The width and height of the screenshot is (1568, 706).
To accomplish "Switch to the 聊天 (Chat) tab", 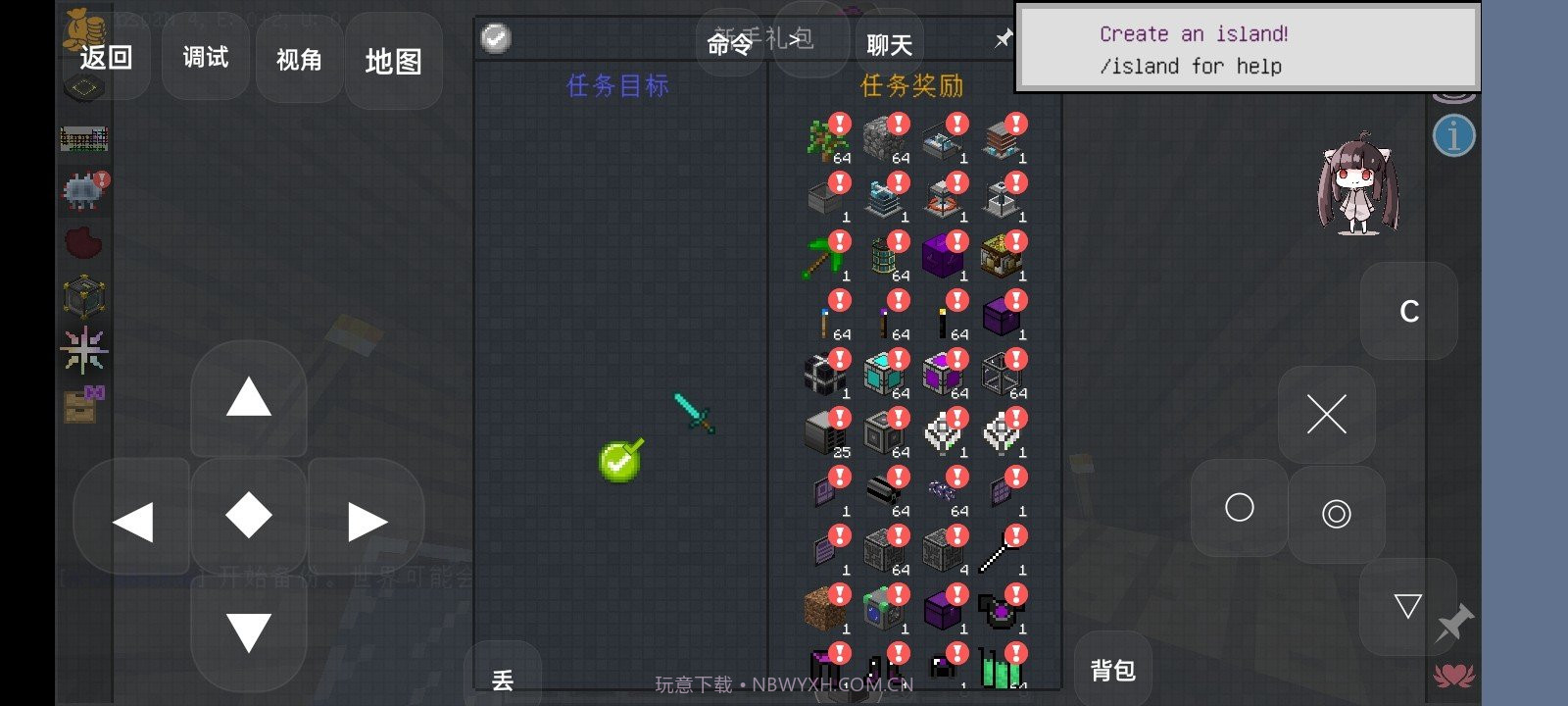I will click(887, 43).
